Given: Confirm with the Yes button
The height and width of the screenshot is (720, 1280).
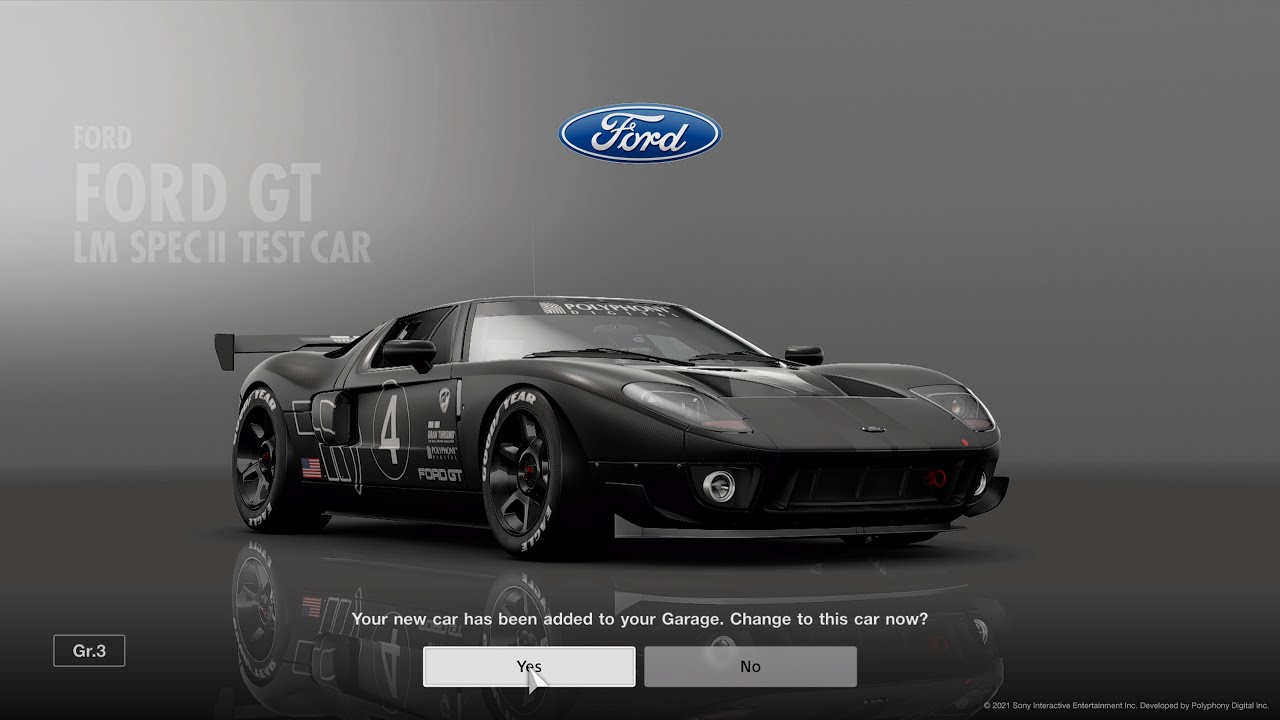Looking at the screenshot, I should pyautogui.click(x=528, y=665).
